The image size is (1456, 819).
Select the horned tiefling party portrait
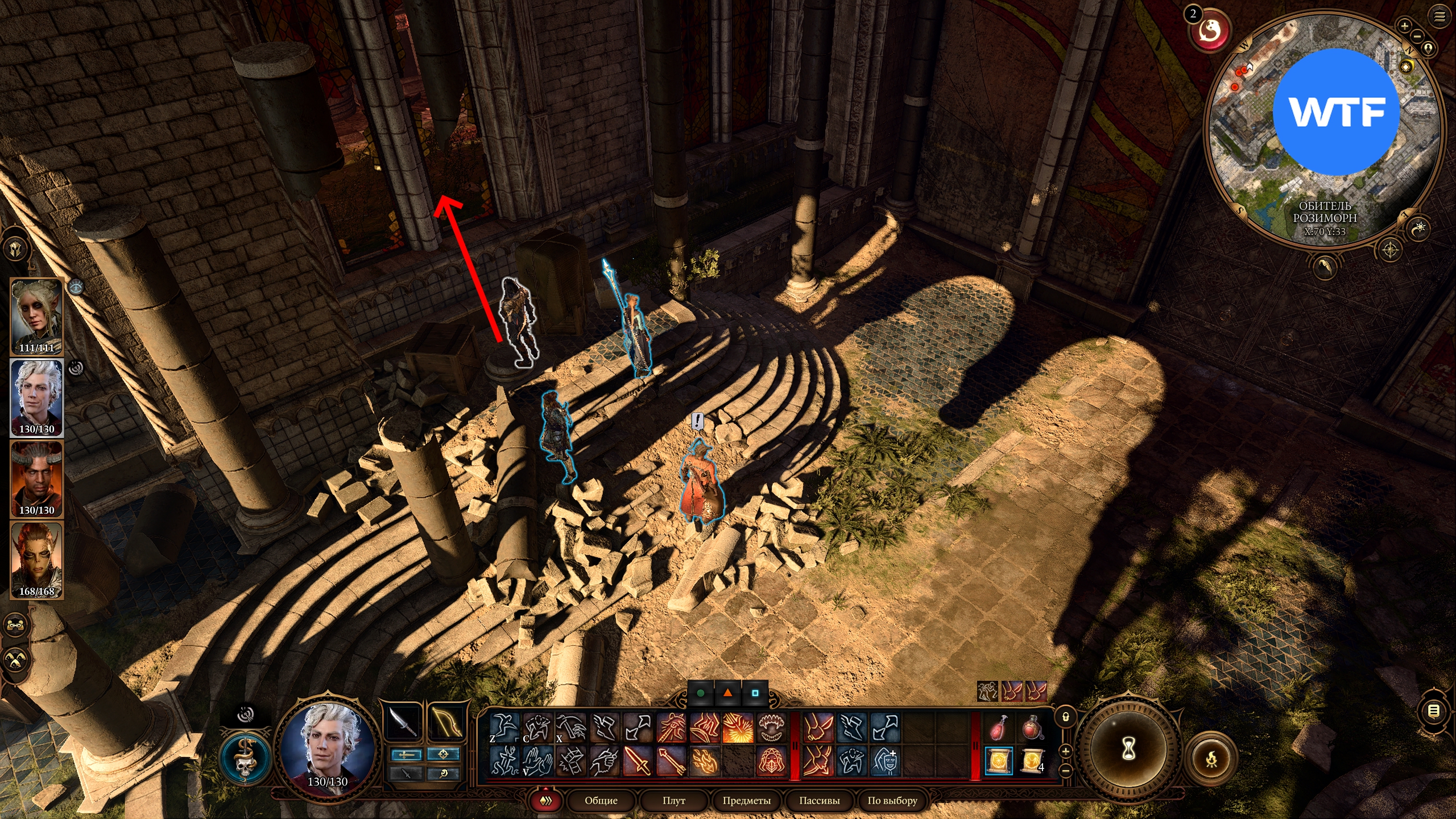click(36, 479)
